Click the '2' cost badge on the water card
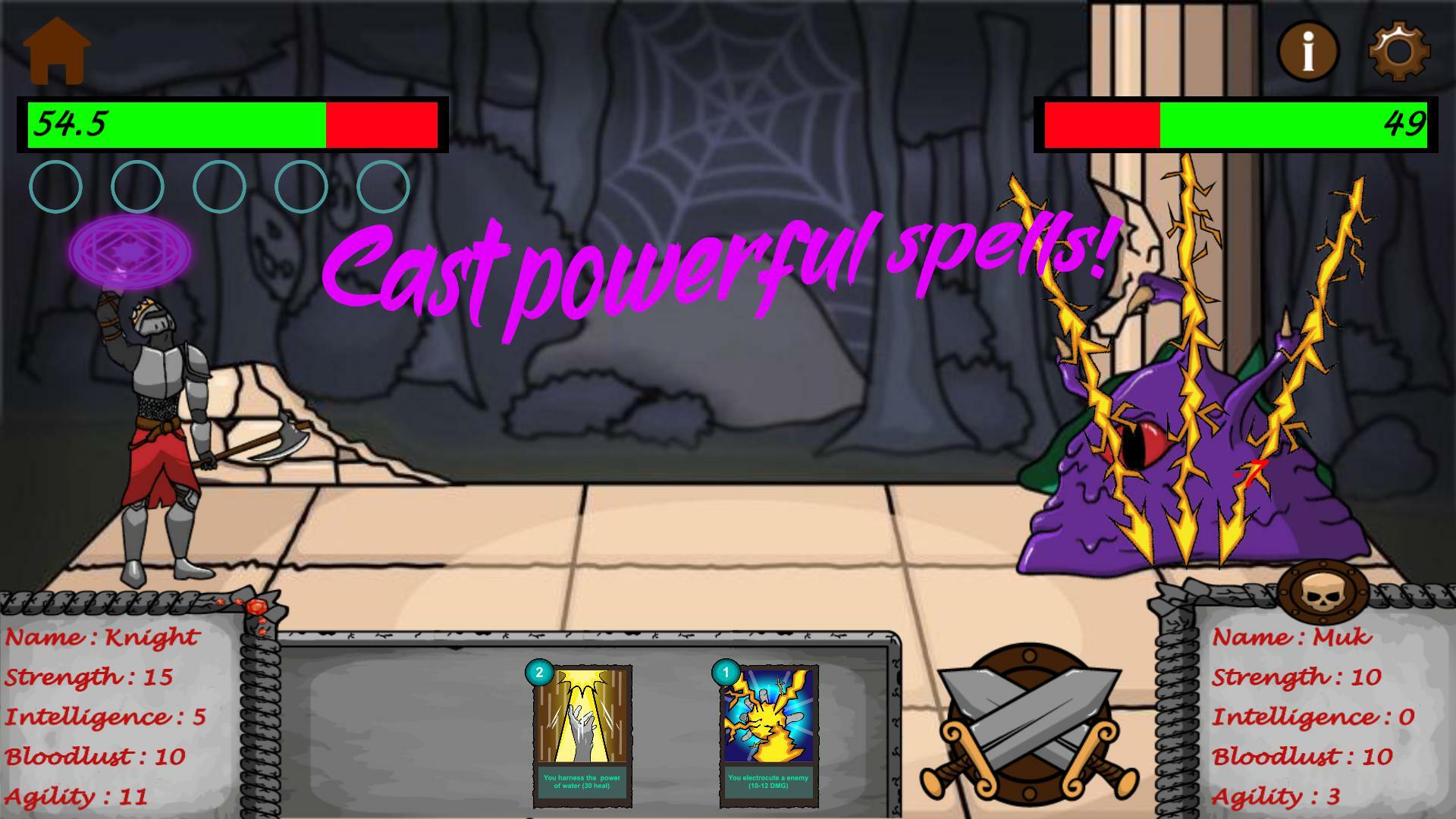The width and height of the screenshot is (1456, 819). [540, 671]
